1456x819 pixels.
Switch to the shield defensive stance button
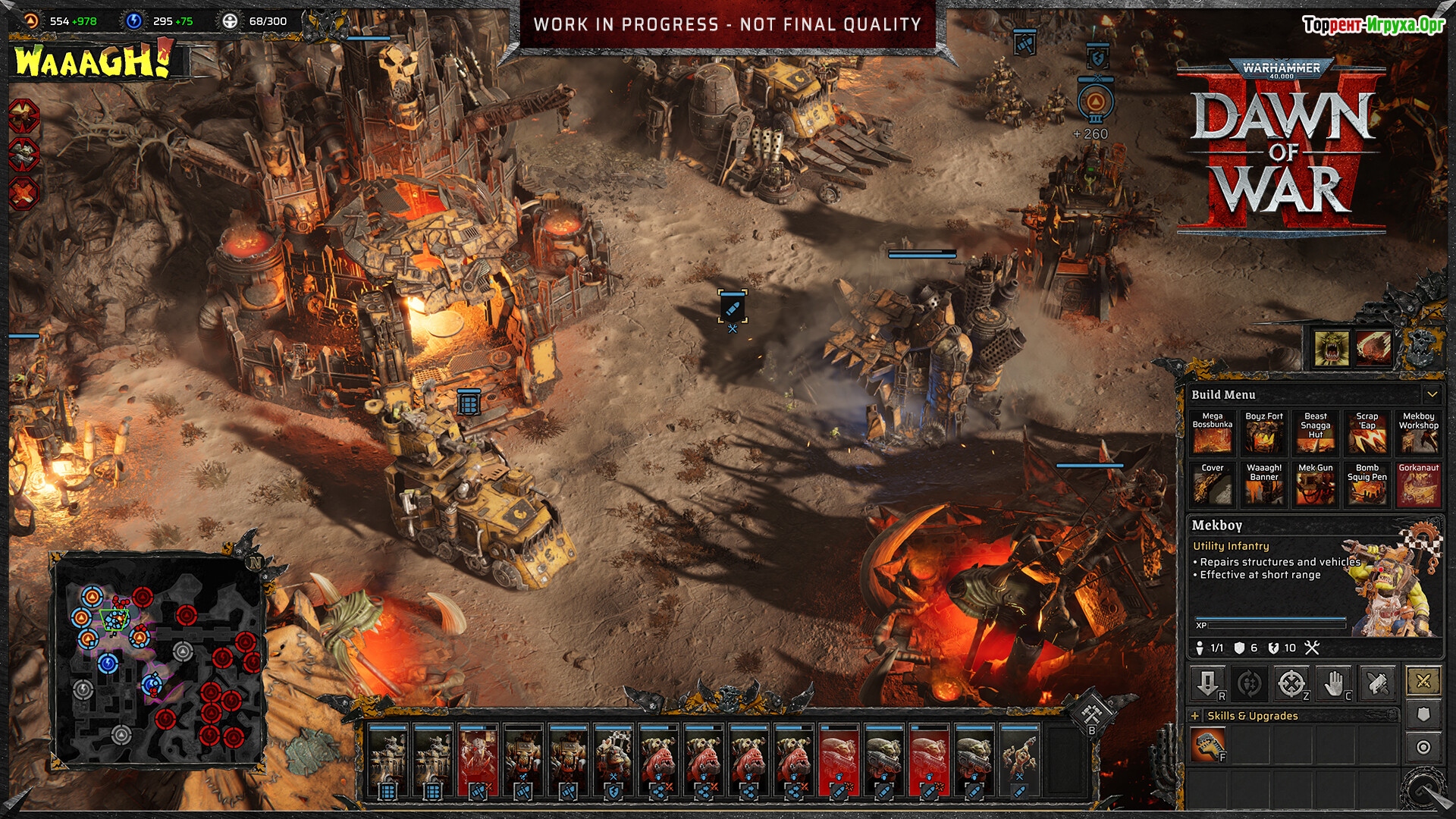(1423, 714)
